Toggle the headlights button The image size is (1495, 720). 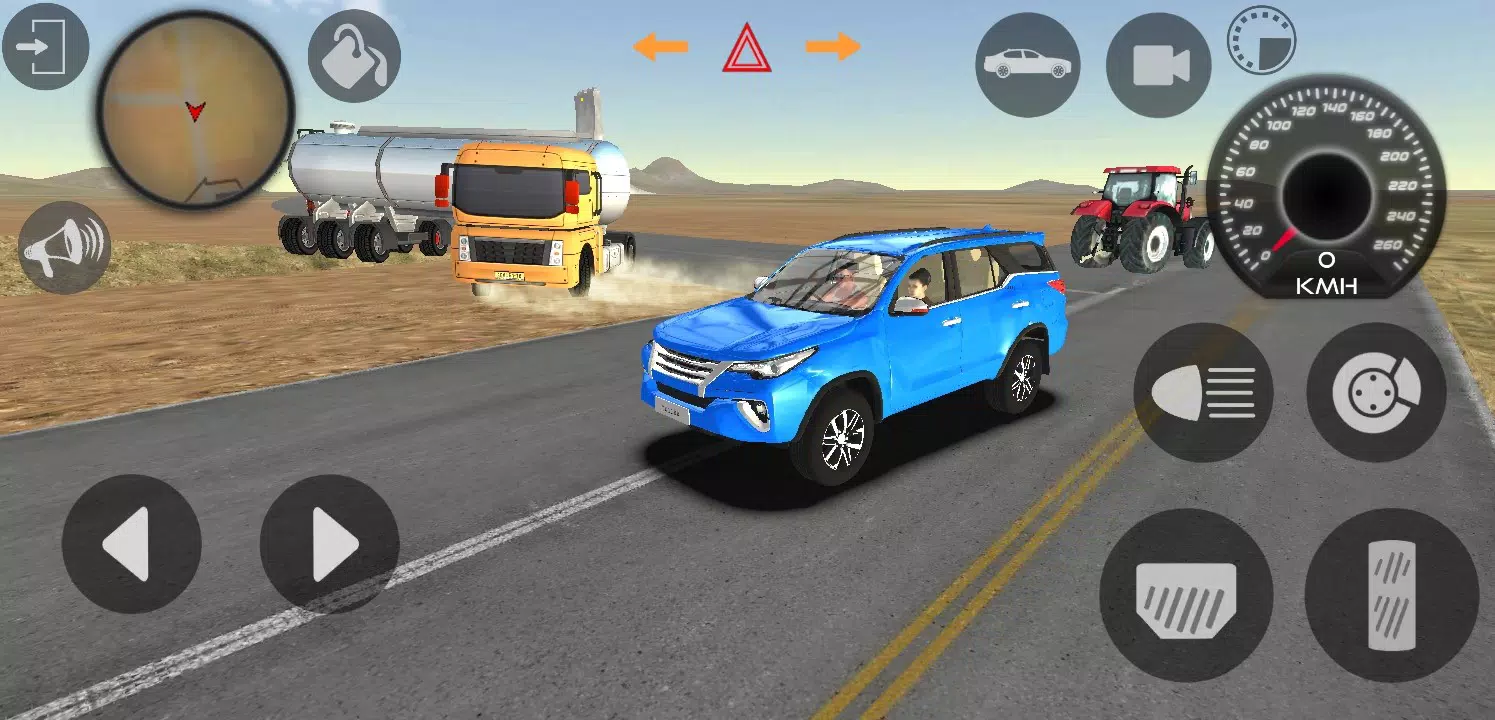click(1203, 392)
